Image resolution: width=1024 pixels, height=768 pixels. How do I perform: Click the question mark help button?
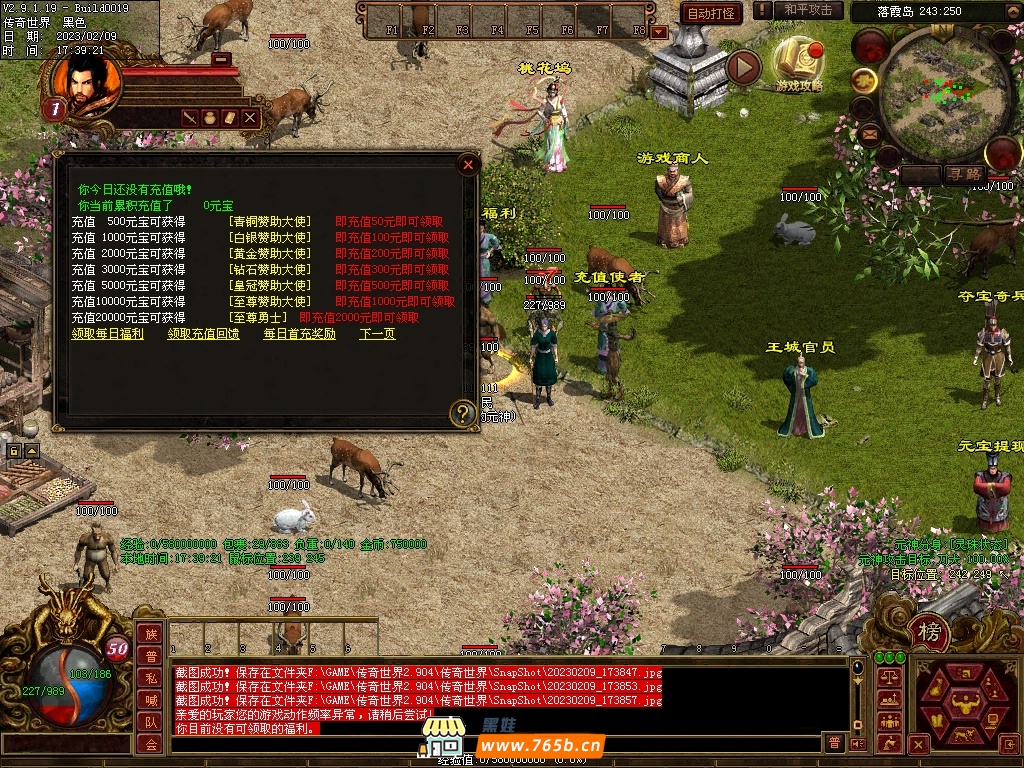(x=462, y=412)
